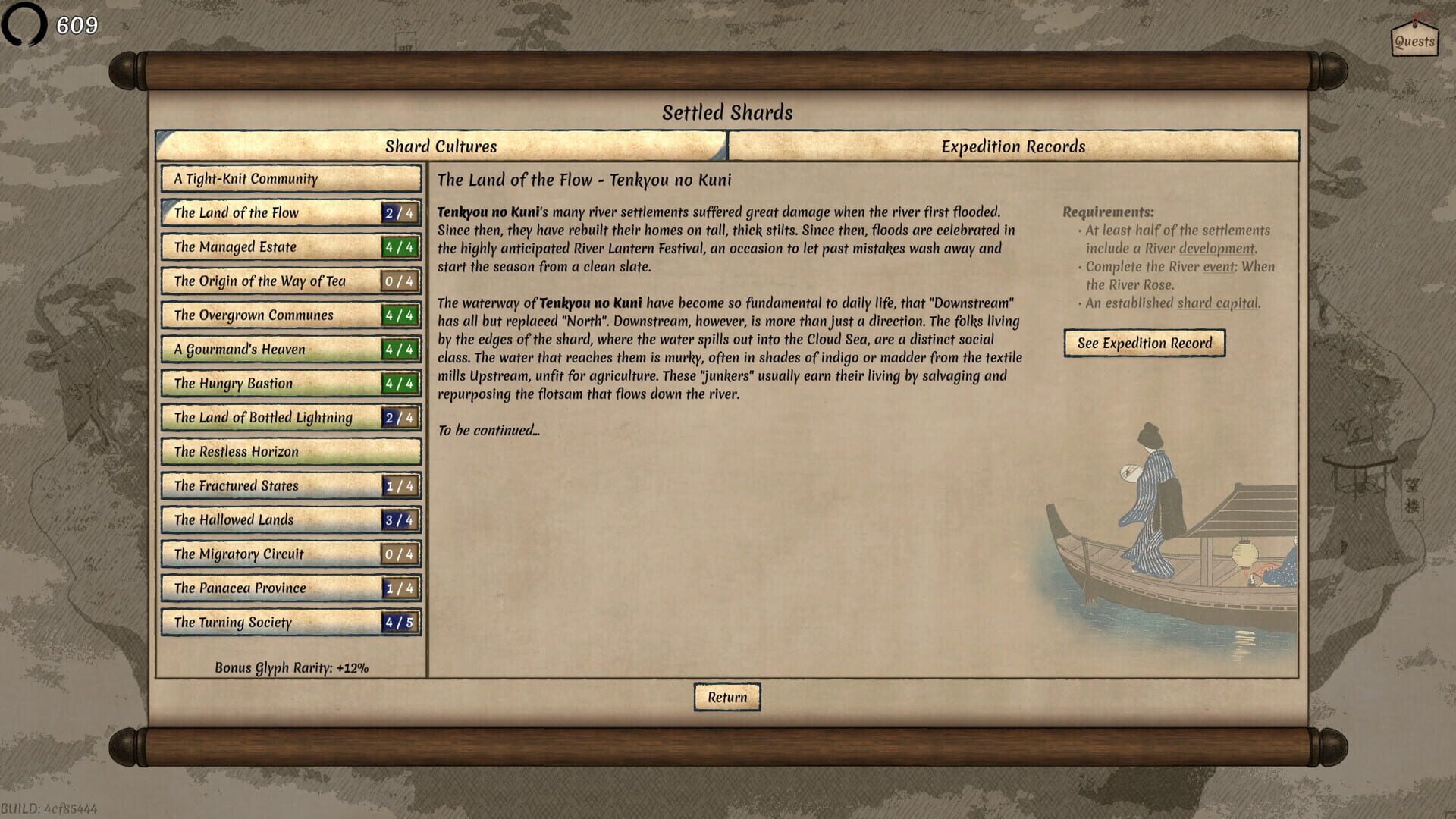1456x819 pixels.
Task: Click the circular emblem beside the 609 counter
Action: pos(25,25)
